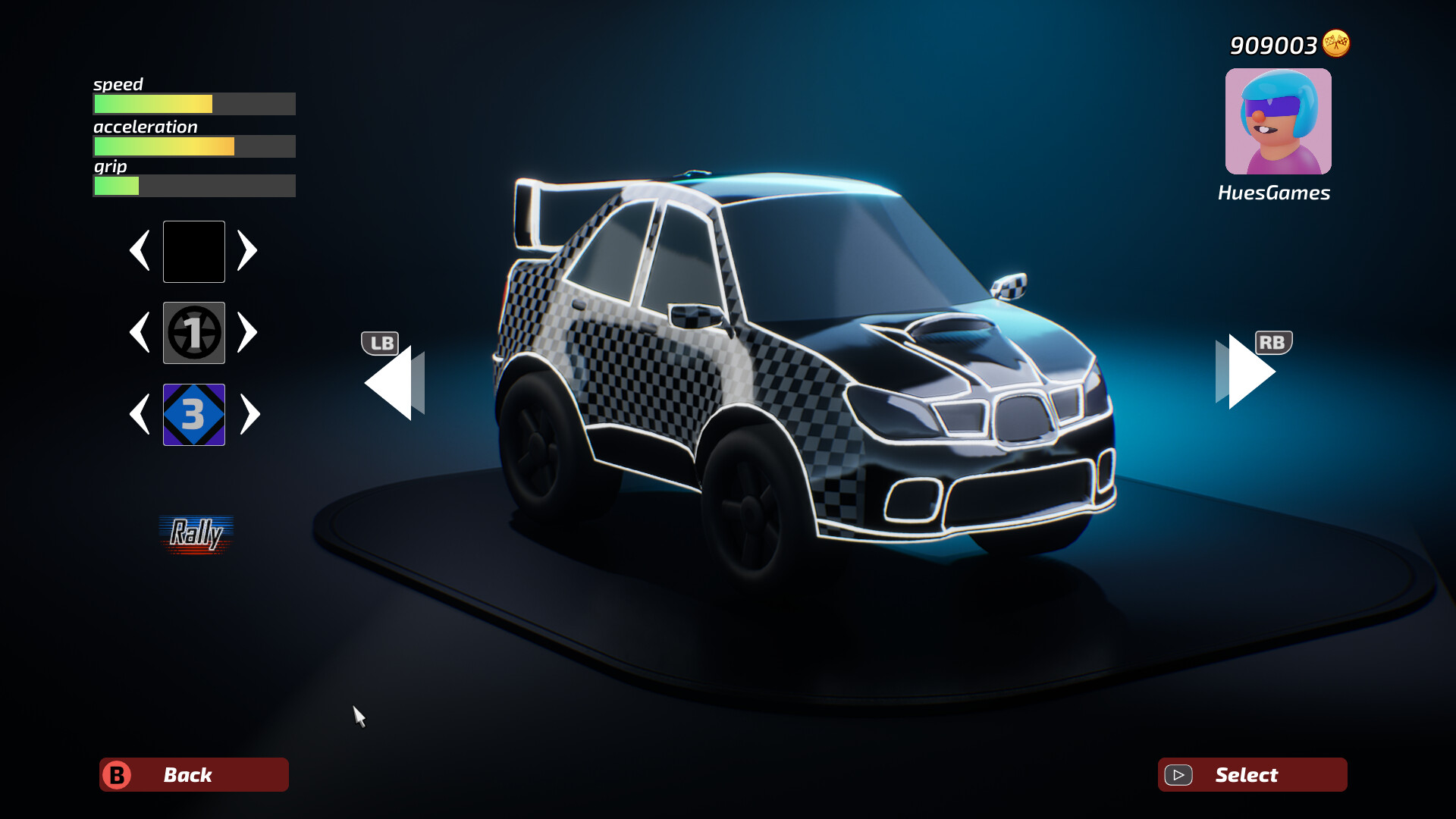Image resolution: width=1456 pixels, height=819 pixels.
Task: Switch to the previous racing number decal
Action: point(140,332)
